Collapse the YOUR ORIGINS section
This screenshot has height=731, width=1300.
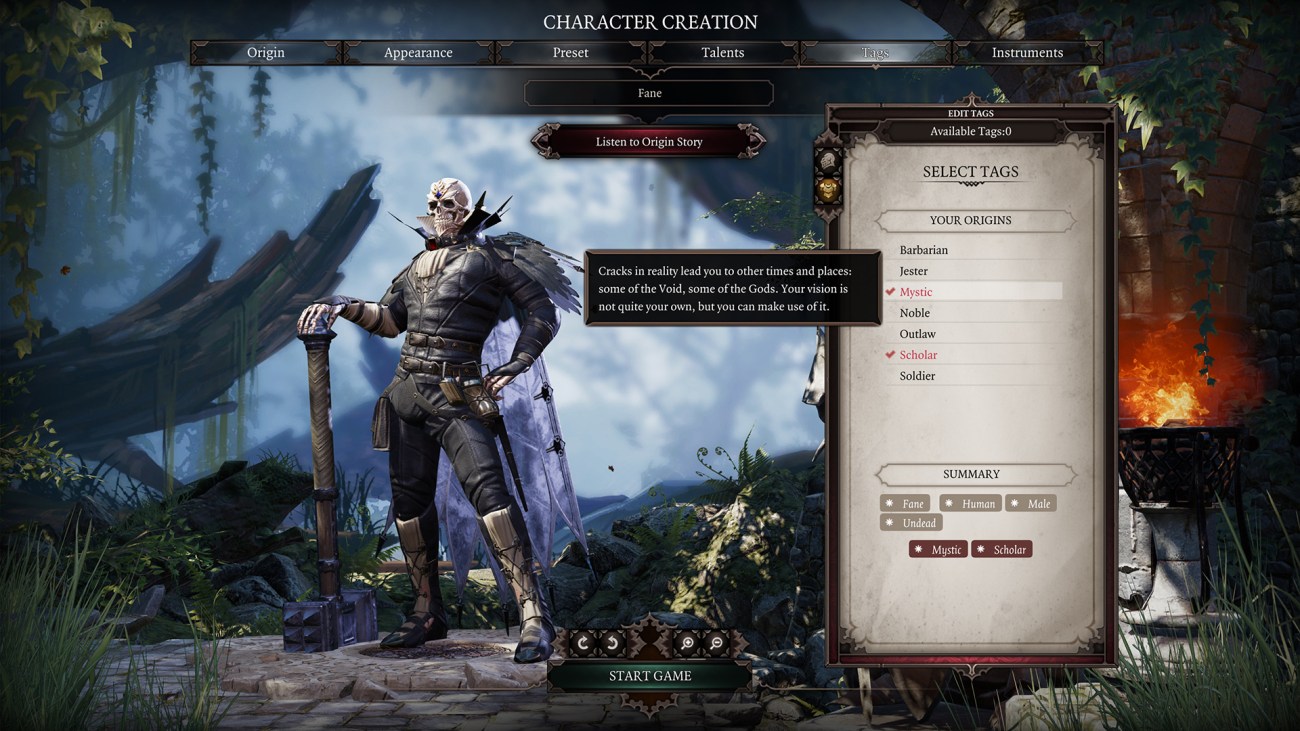click(971, 219)
